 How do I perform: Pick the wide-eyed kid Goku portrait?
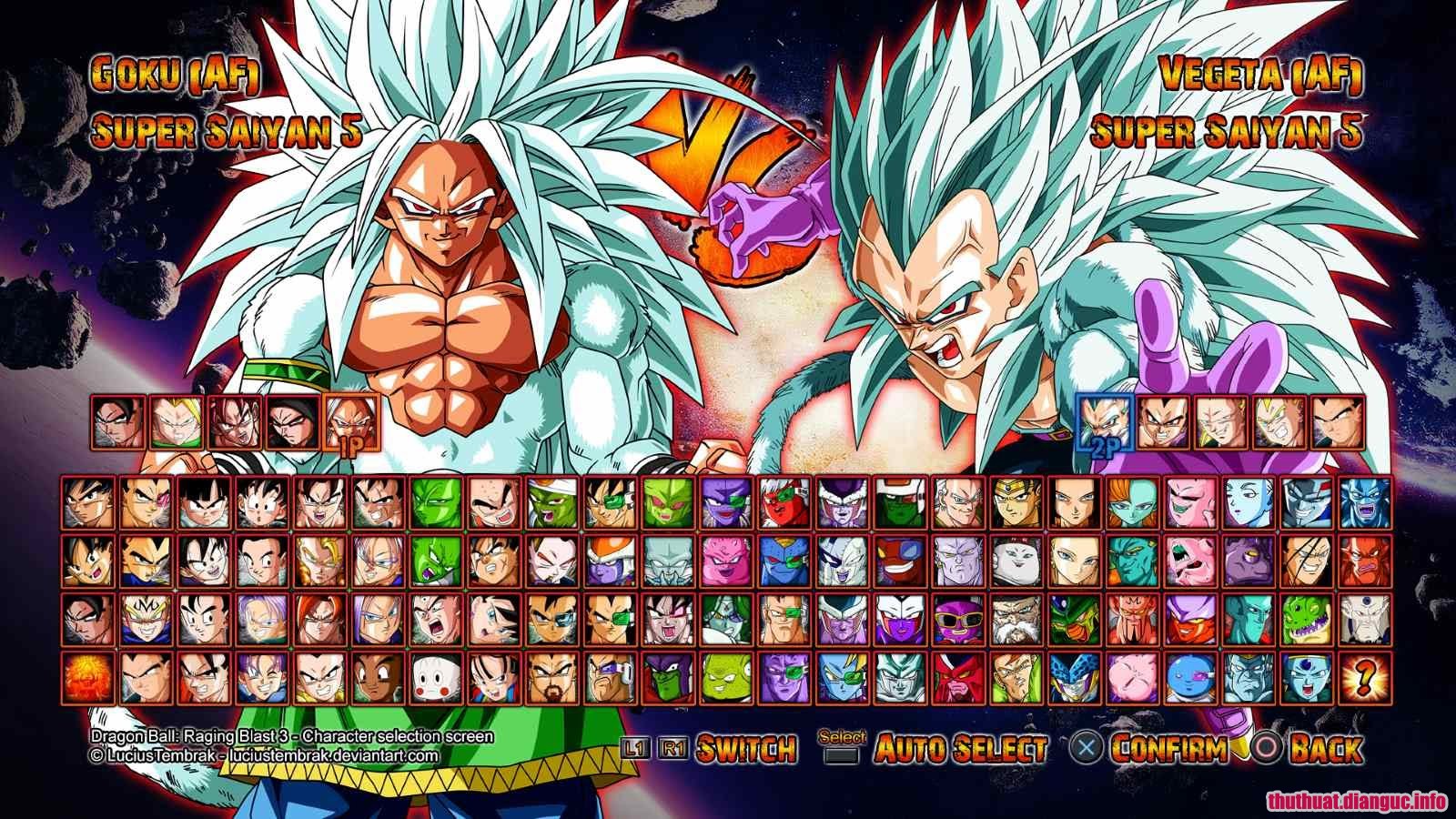click(x=263, y=503)
